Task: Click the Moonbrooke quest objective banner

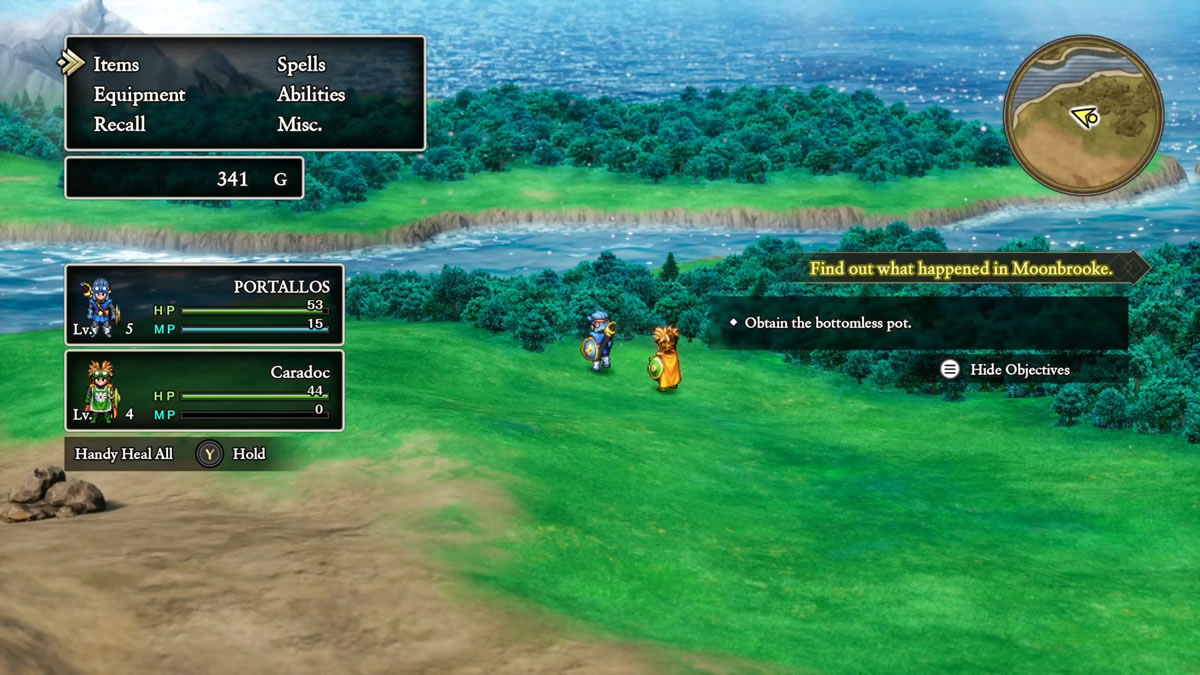Action: click(x=960, y=268)
